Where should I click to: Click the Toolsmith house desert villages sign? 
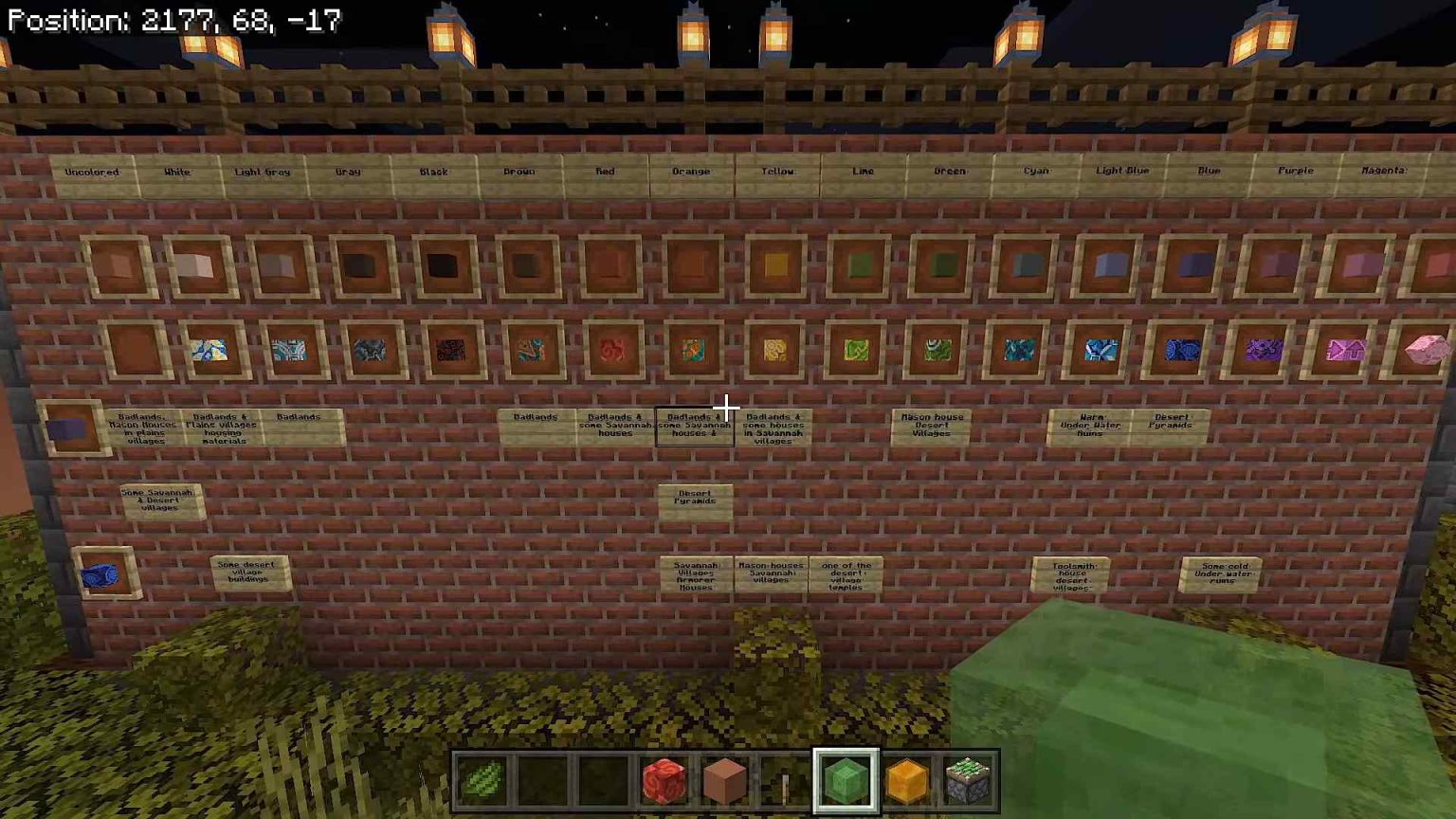(1069, 574)
